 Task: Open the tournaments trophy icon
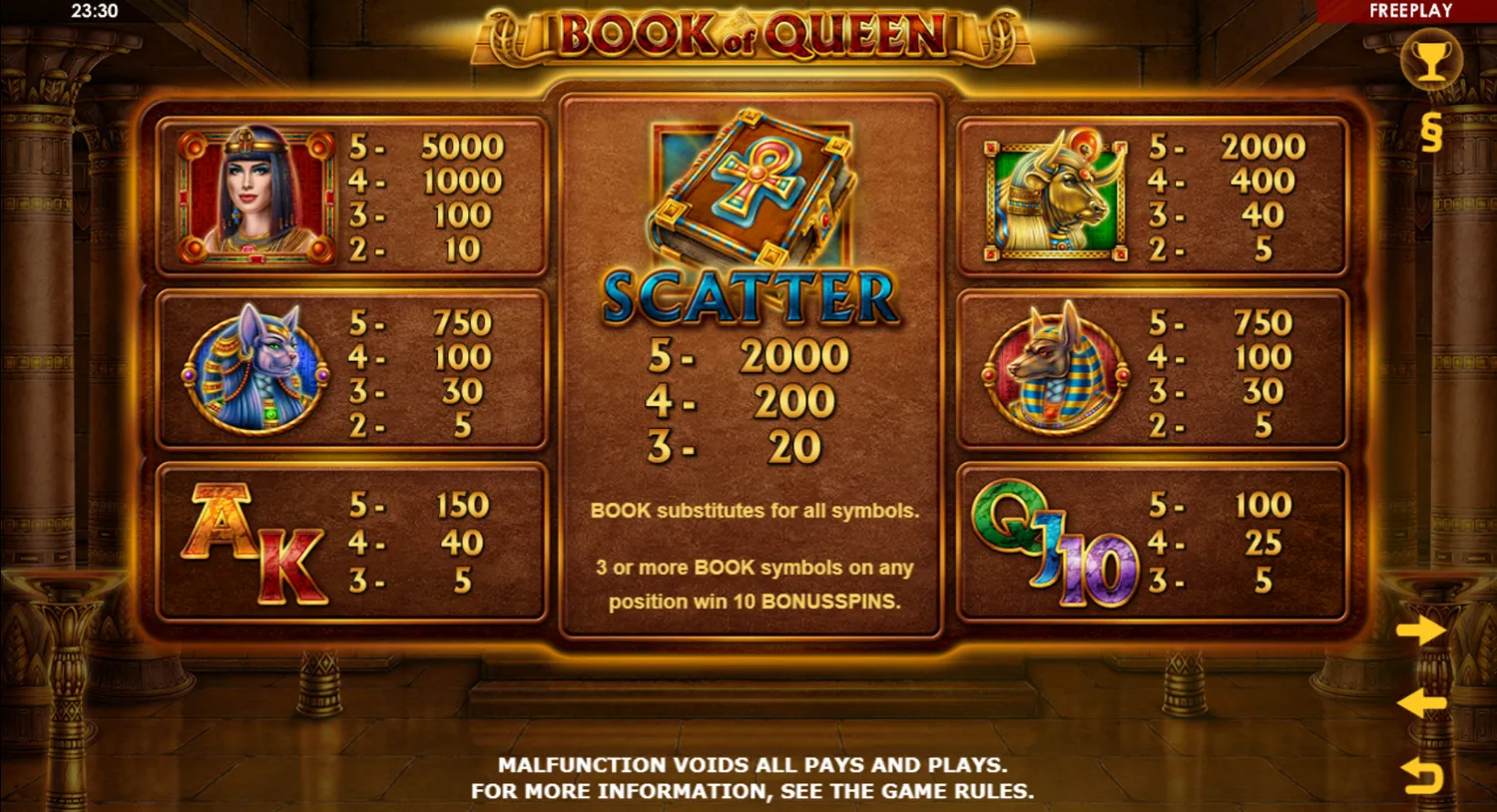click(x=1434, y=60)
